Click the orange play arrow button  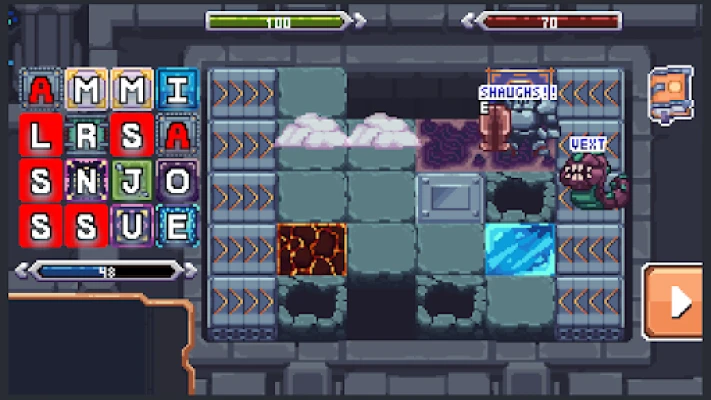pos(678,301)
